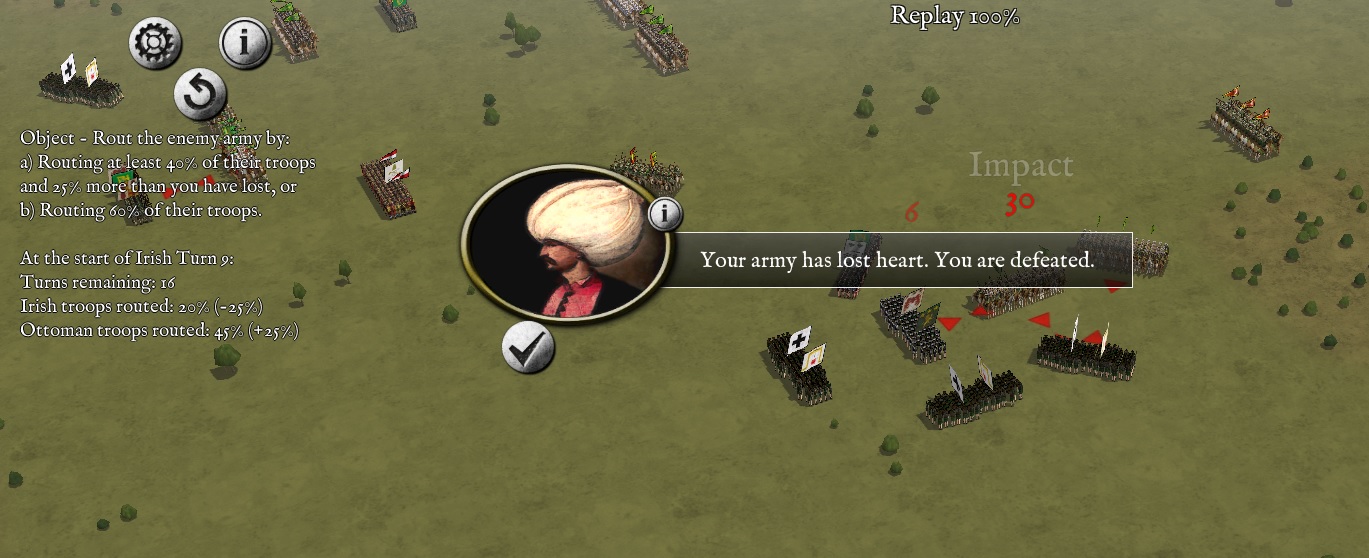Click the top-left info button
The height and width of the screenshot is (558, 1369).
tap(245, 44)
